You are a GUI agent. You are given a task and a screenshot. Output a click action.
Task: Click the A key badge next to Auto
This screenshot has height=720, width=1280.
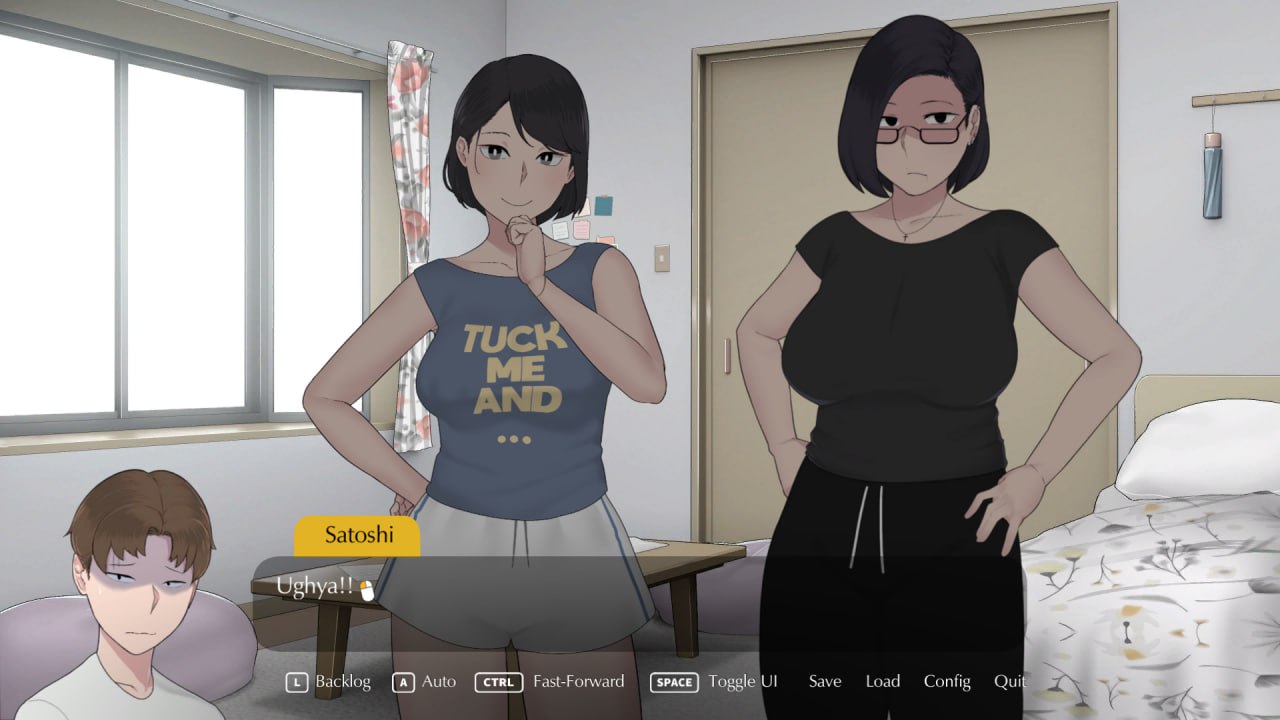(x=401, y=681)
